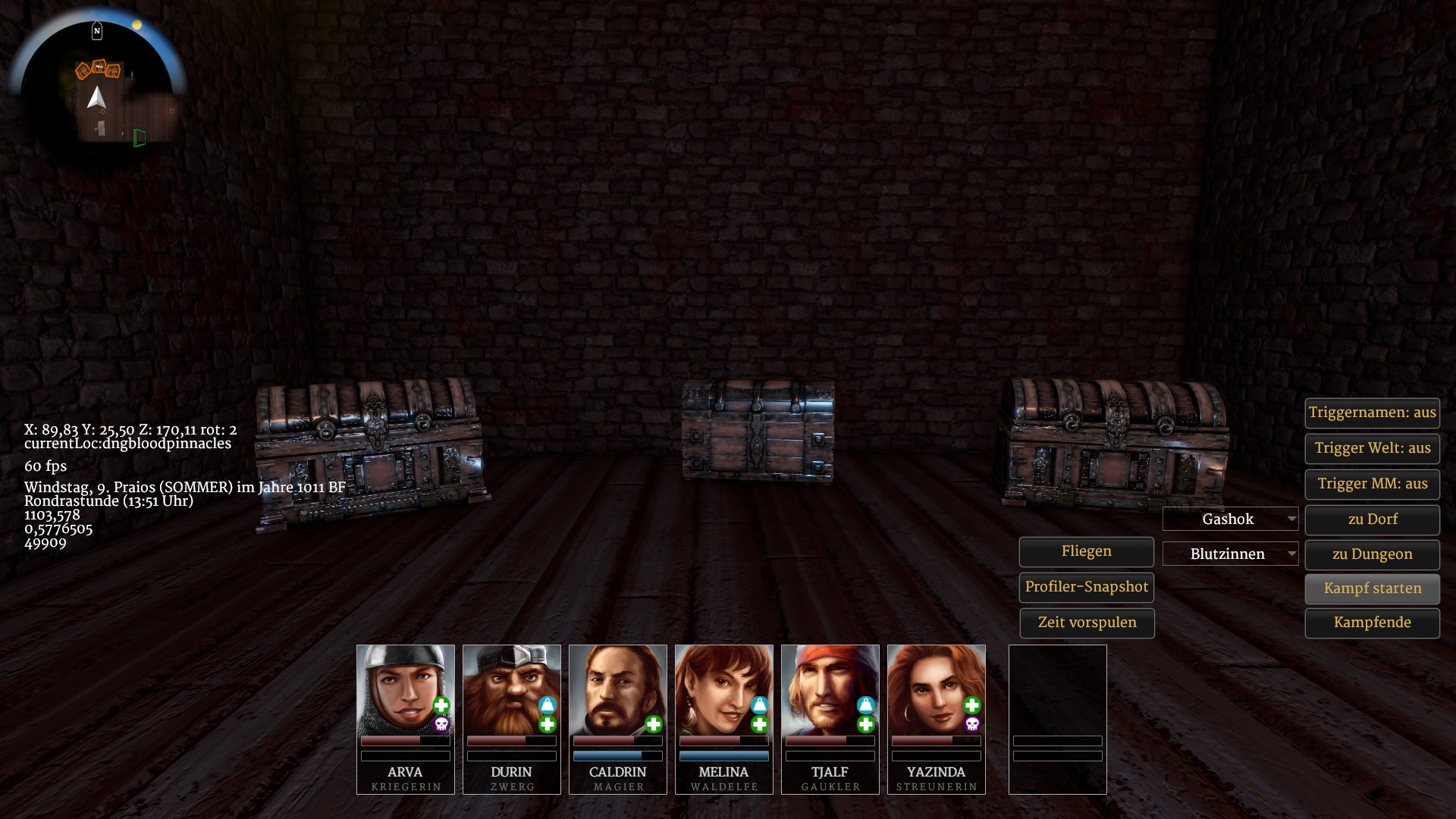
Task: Toggle the Trigger MM option
Action: point(1372,484)
